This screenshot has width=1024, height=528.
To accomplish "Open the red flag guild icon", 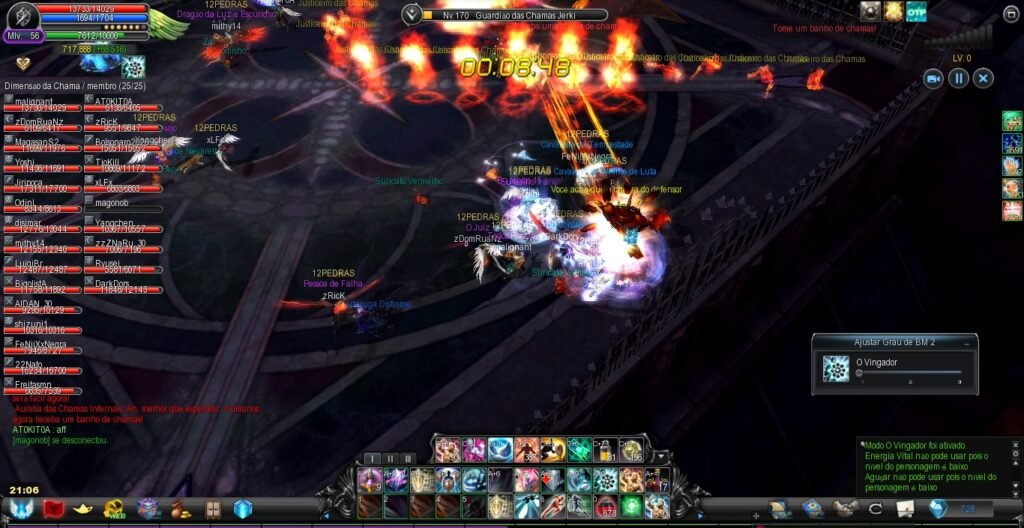I will click(53, 509).
